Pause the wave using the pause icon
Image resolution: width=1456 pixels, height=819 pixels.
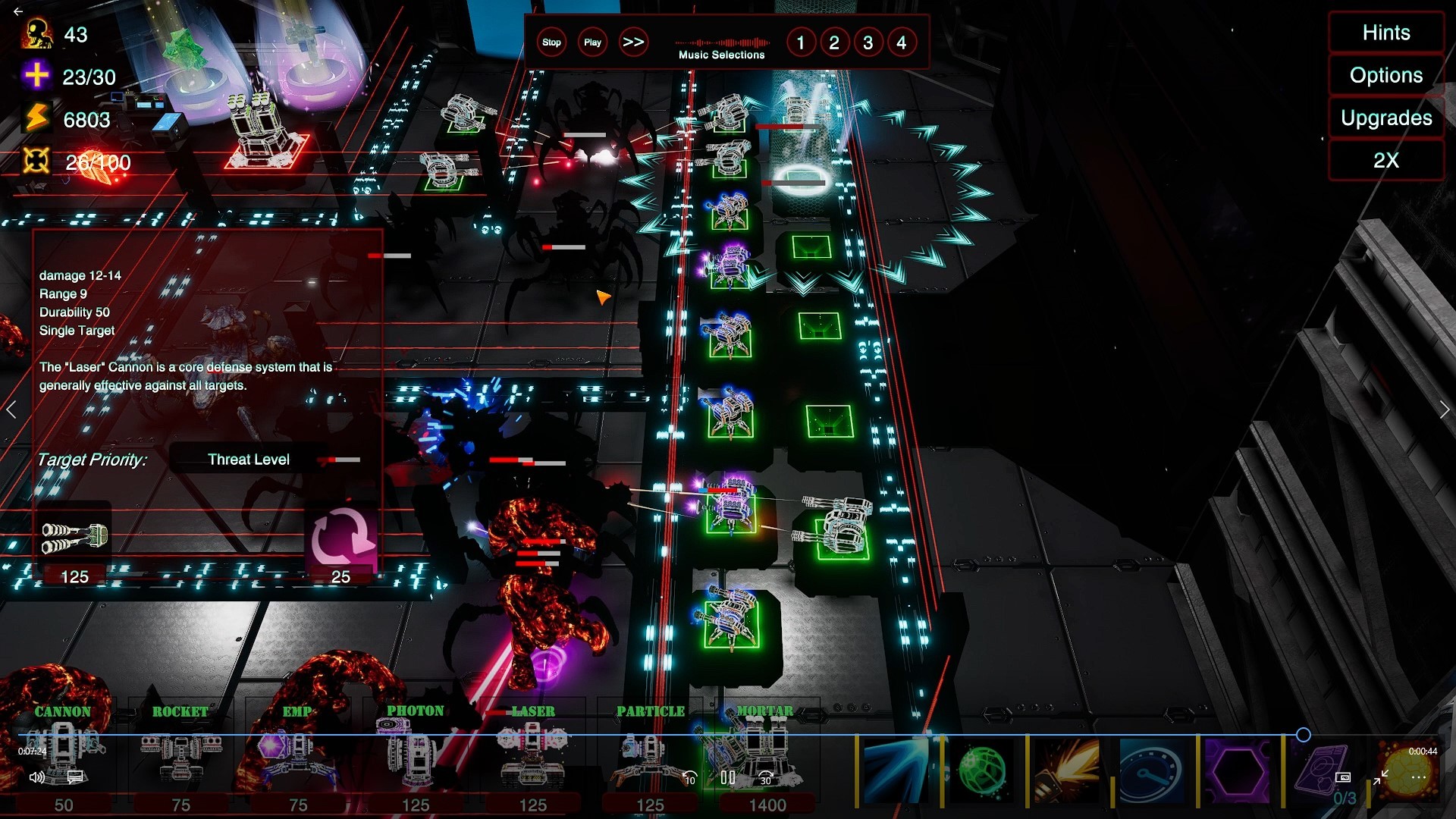click(x=729, y=777)
